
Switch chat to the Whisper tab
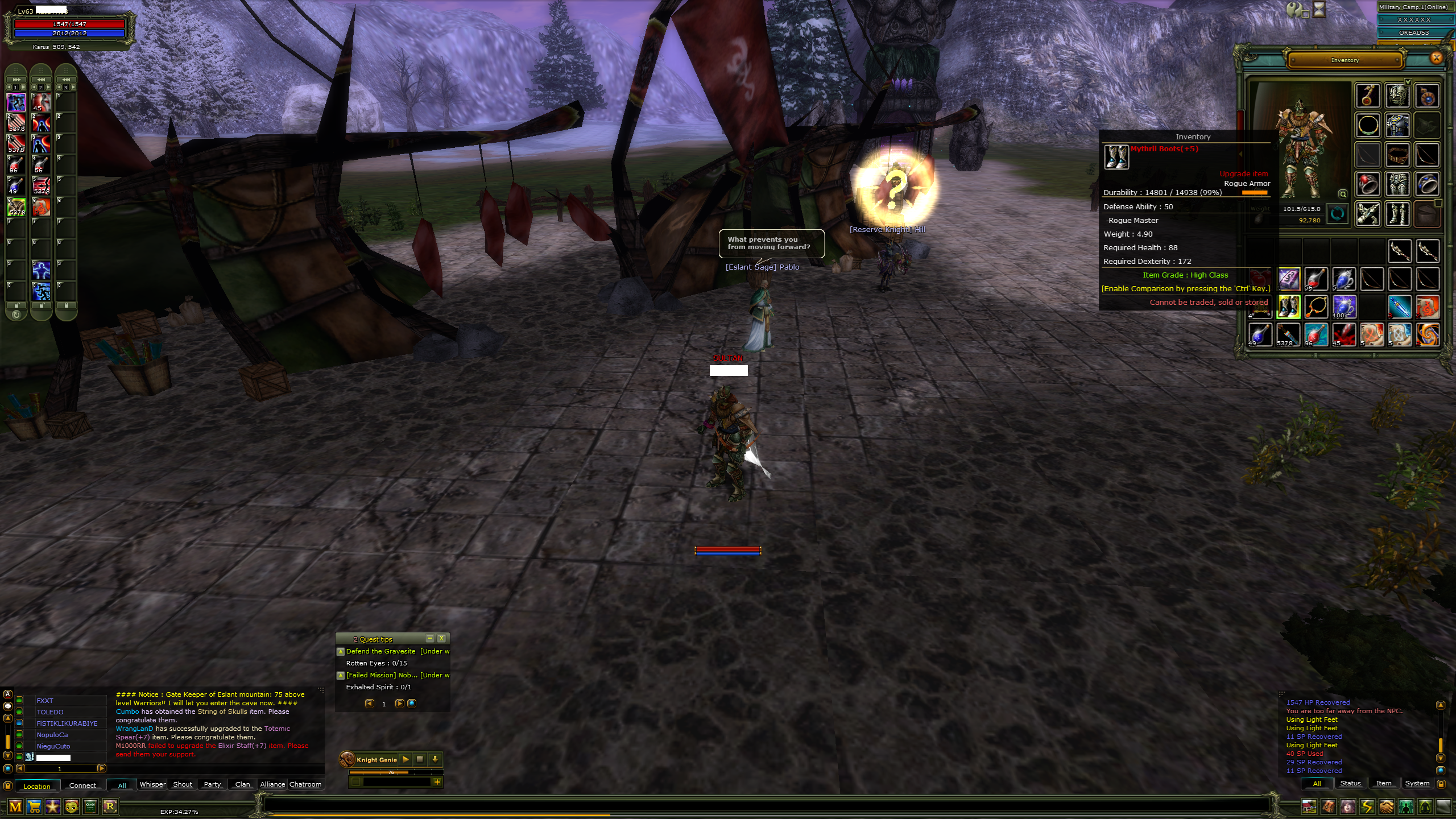pos(152,784)
